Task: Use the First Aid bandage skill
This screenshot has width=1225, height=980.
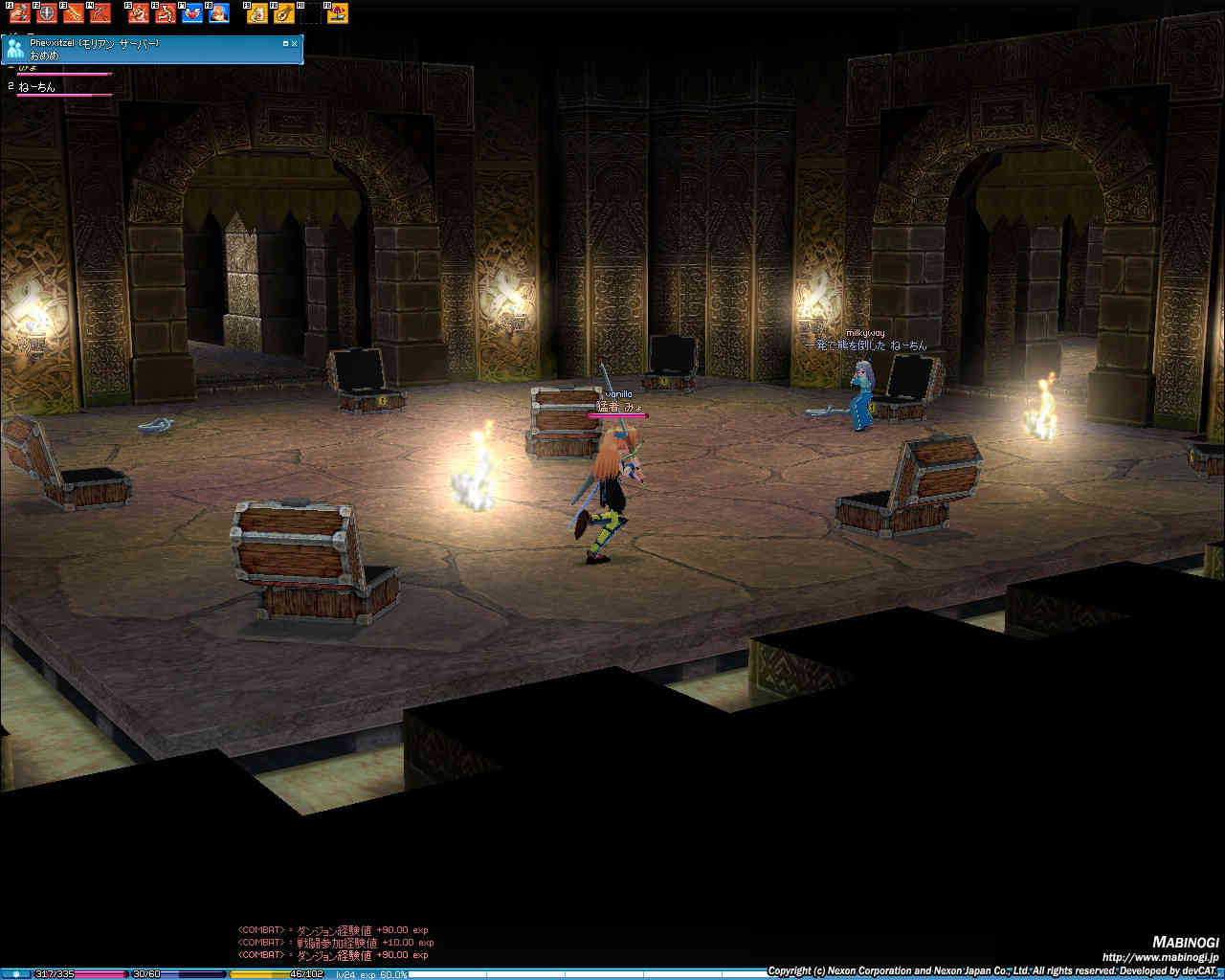Action: point(257,13)
